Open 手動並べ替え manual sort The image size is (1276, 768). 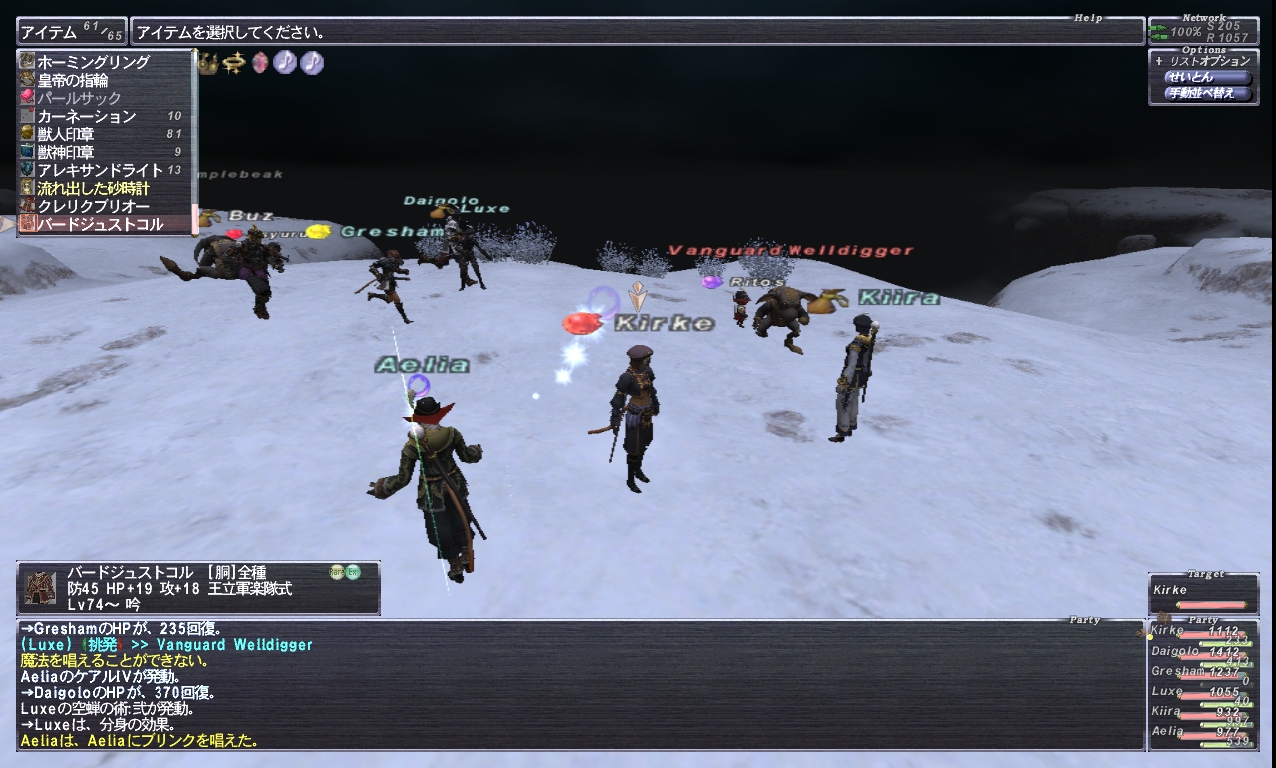pyautogui.click(x=1207, y=94)
